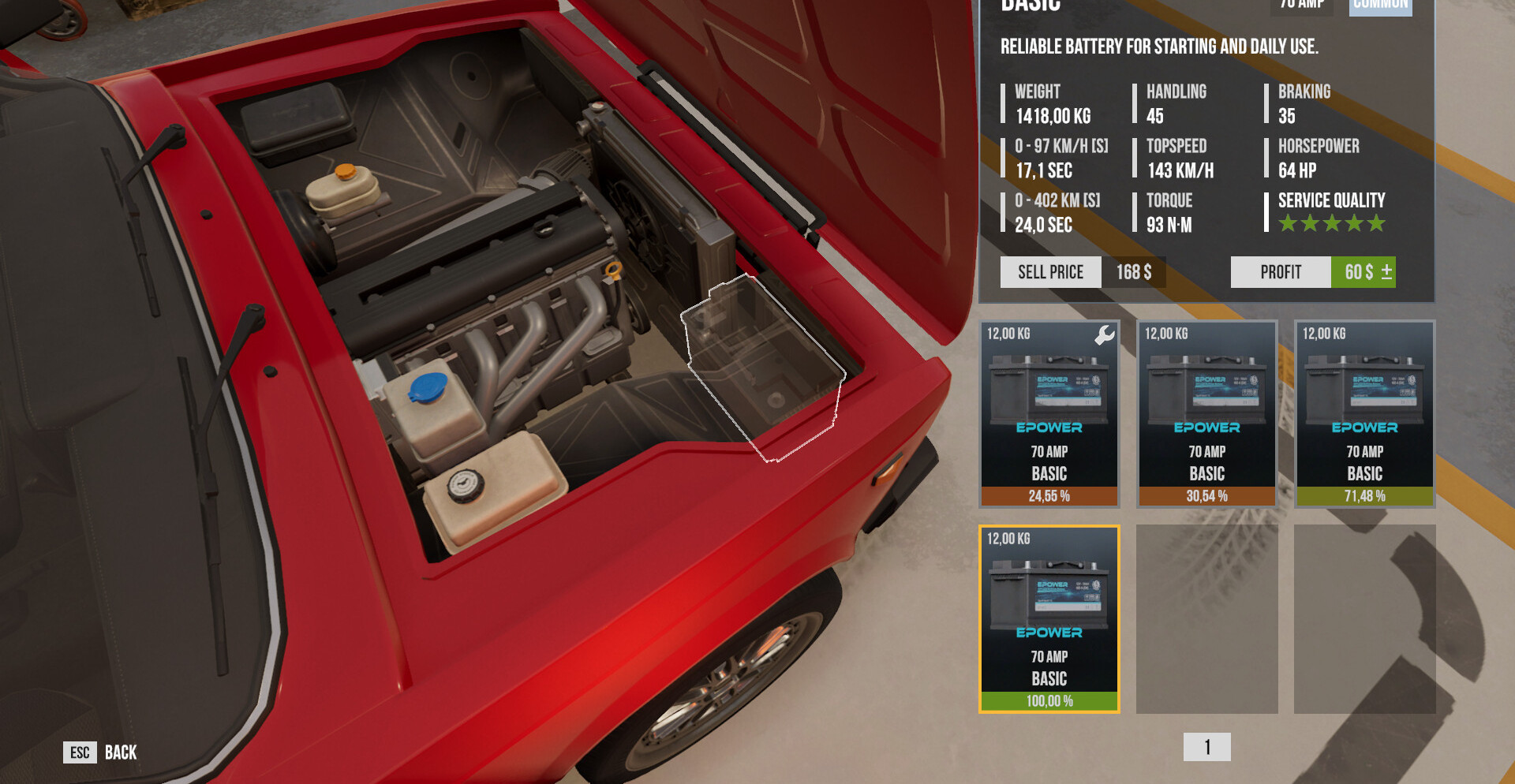Click the 168 $ sell price field

point(1133,272)
